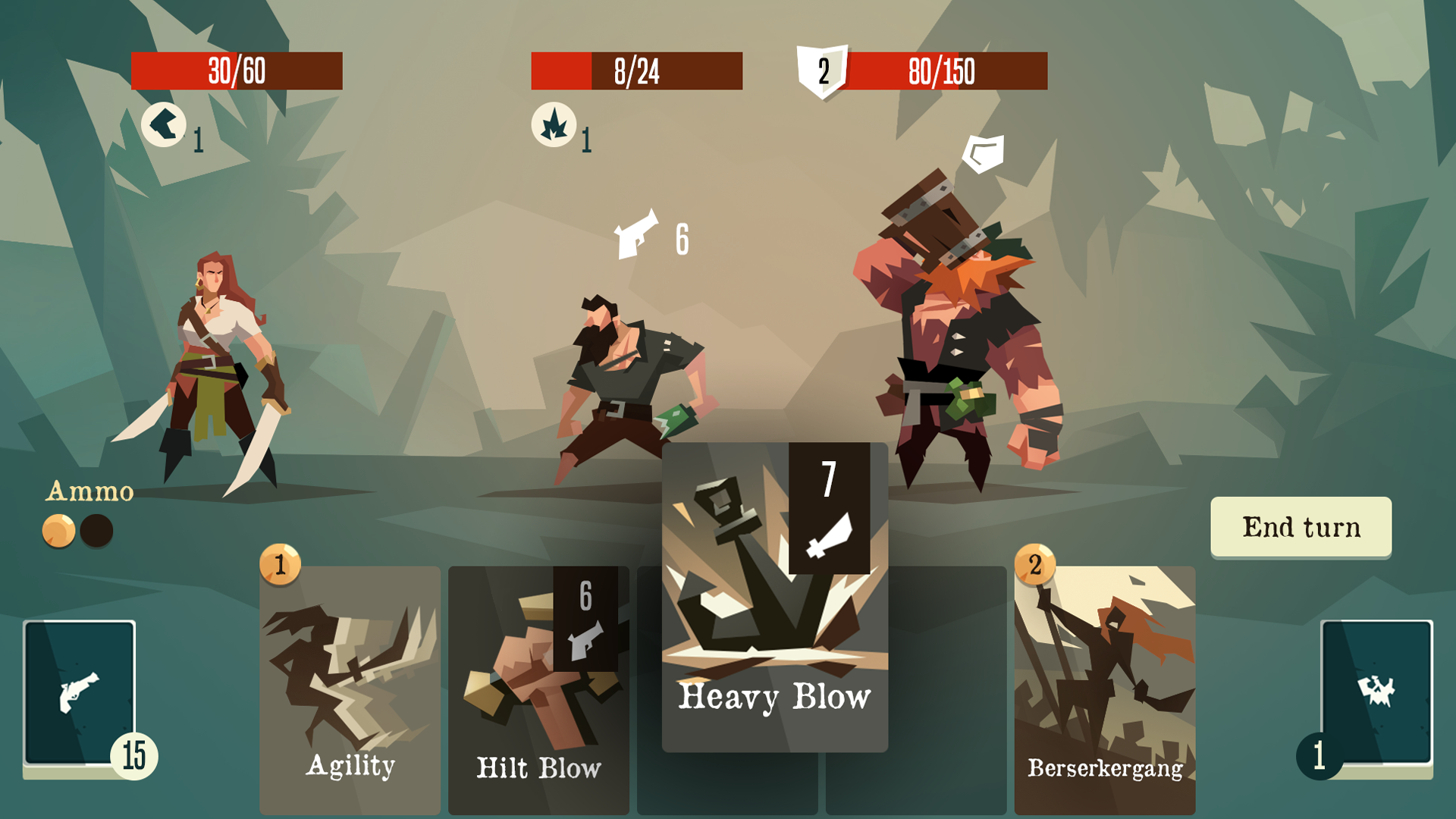View the discard pile deck
Screen dimensions: 1456x819
(1376, 694)
